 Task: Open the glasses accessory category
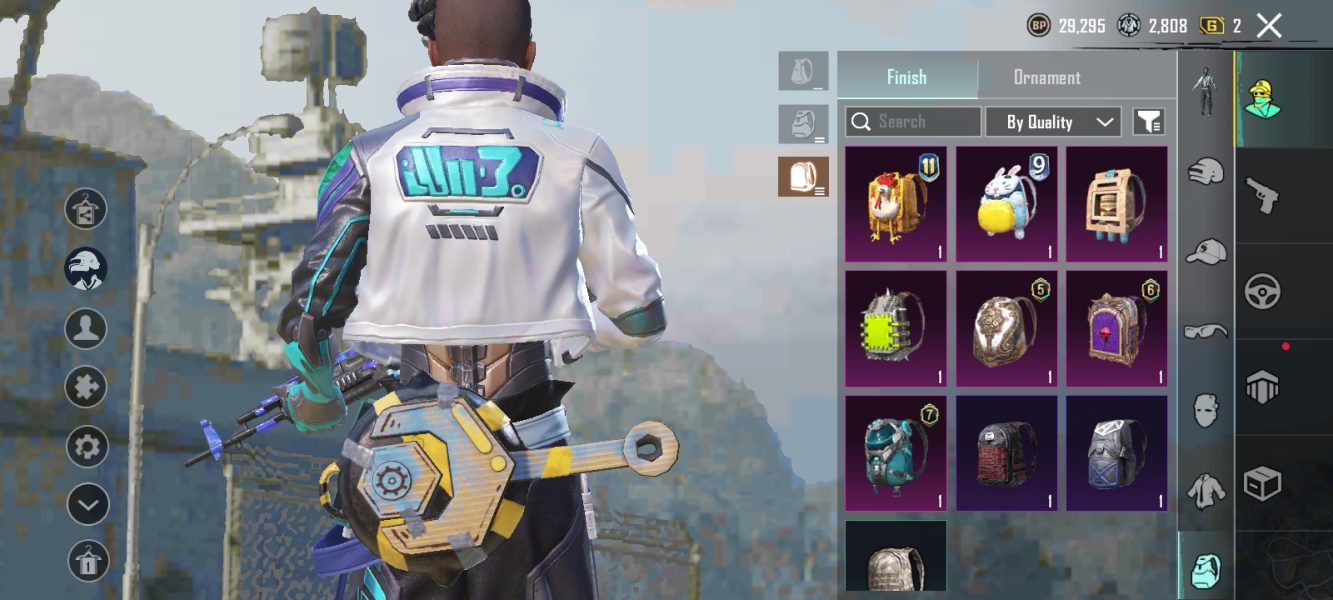[1205, 331]
